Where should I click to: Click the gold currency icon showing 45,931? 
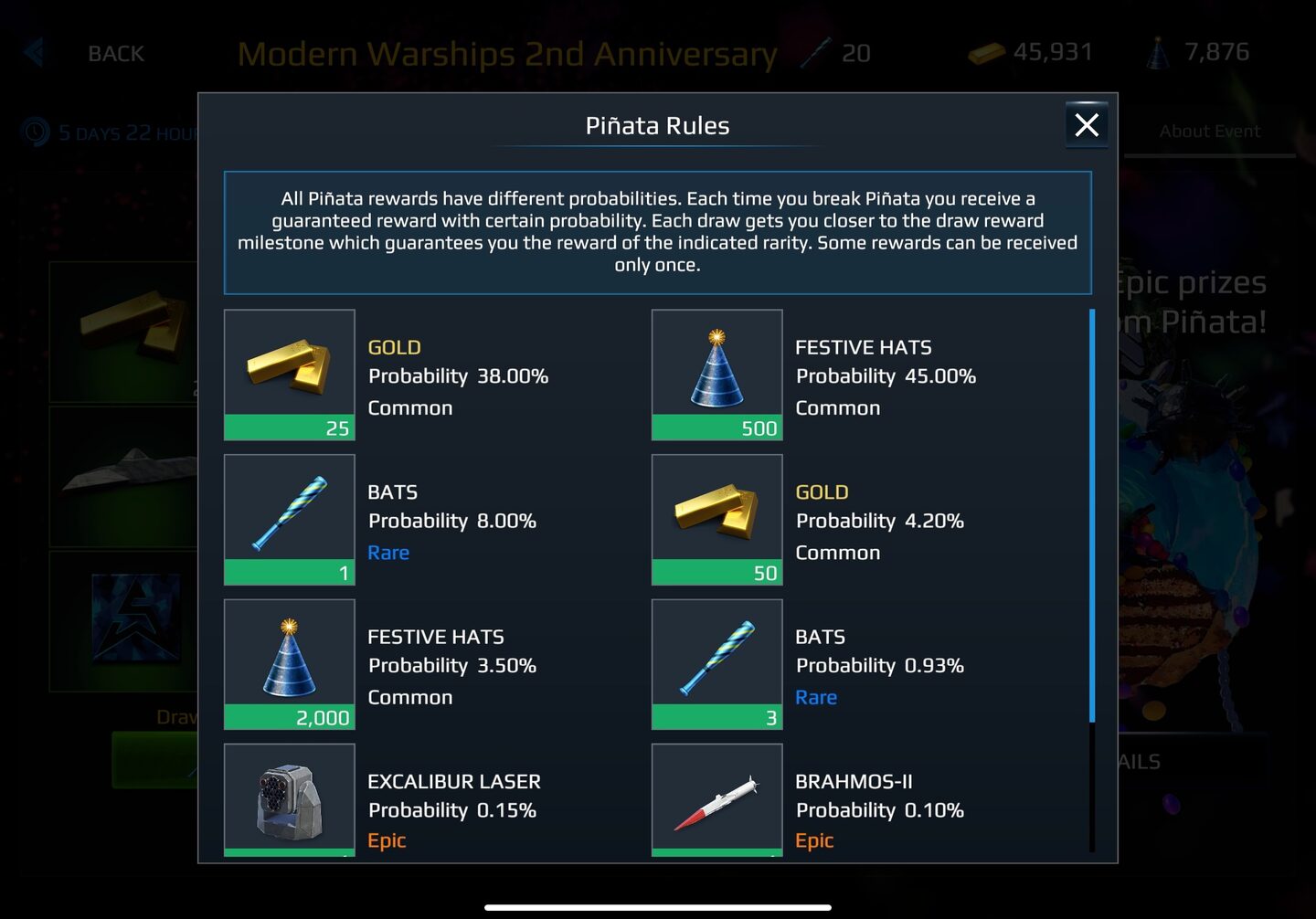coord(986,51)
